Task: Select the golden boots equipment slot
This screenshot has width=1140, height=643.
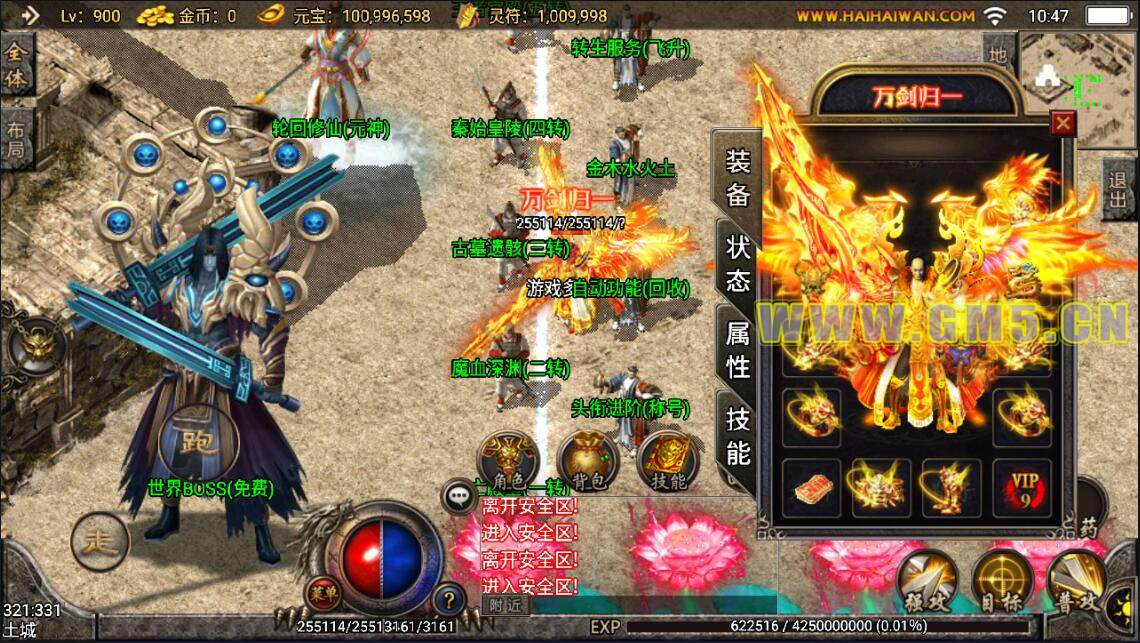Action: 951,487
